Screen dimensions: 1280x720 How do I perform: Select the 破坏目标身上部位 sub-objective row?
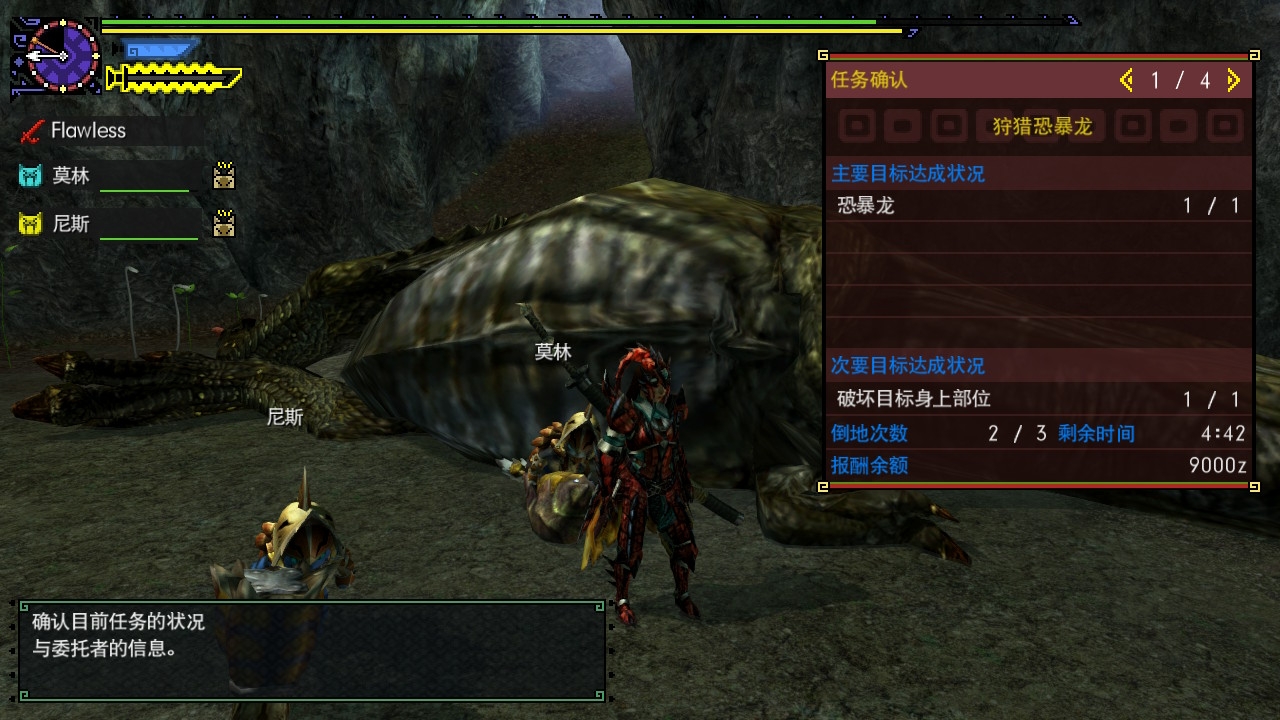tap(1039, 399)
